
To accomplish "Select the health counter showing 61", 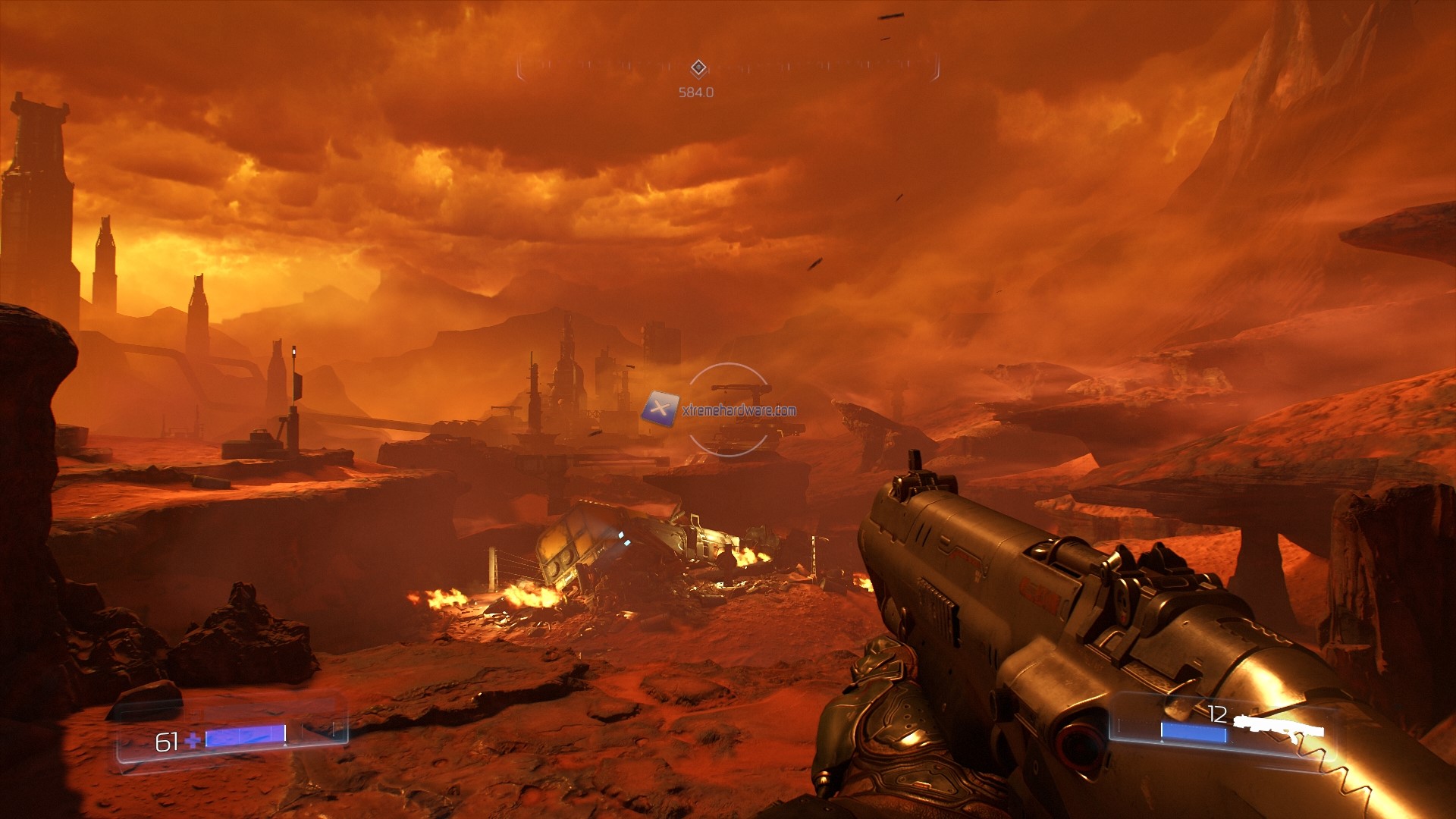I will tap(168, 742).
